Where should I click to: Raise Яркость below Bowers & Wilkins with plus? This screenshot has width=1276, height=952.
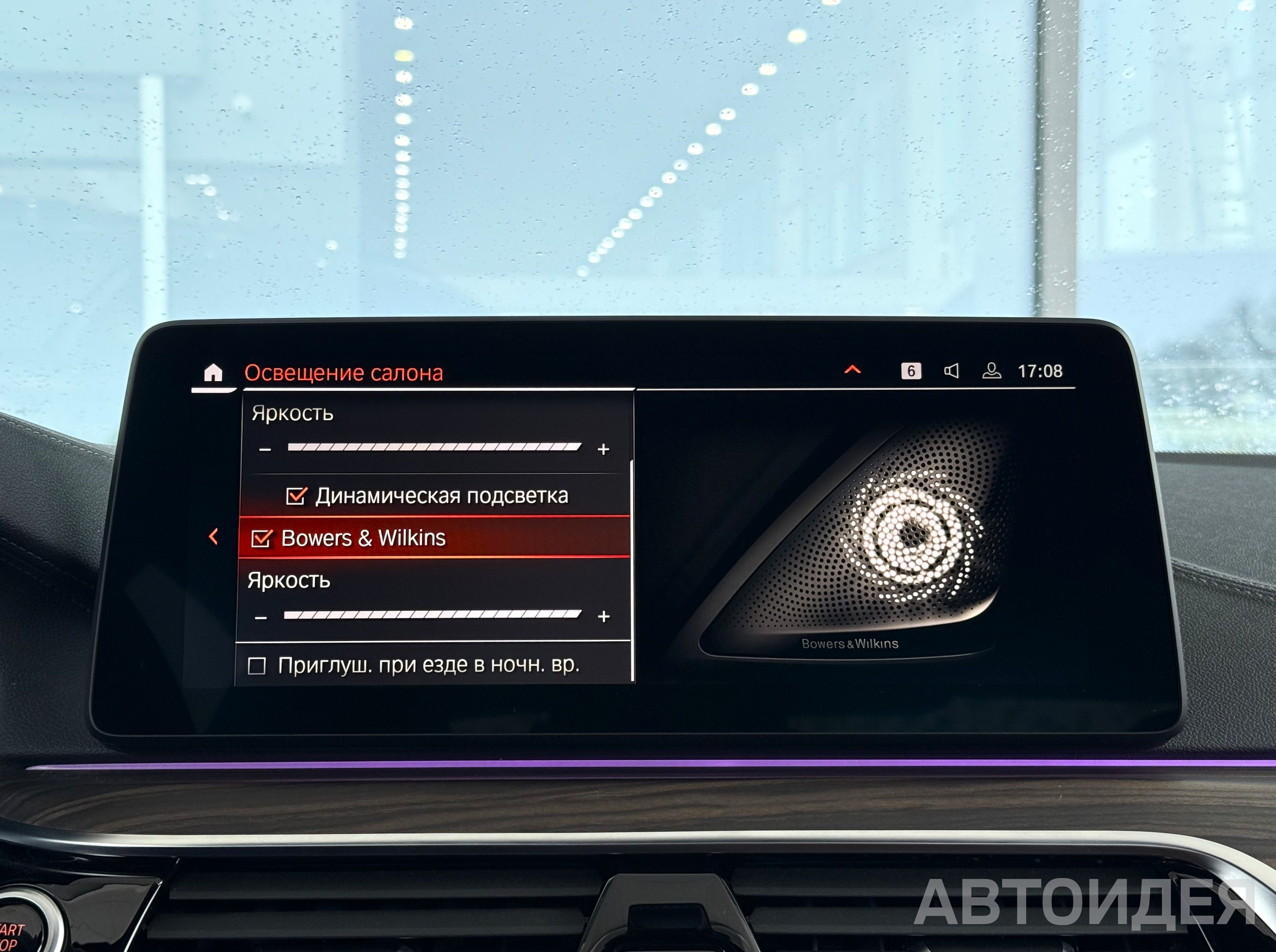click(604, 617)
